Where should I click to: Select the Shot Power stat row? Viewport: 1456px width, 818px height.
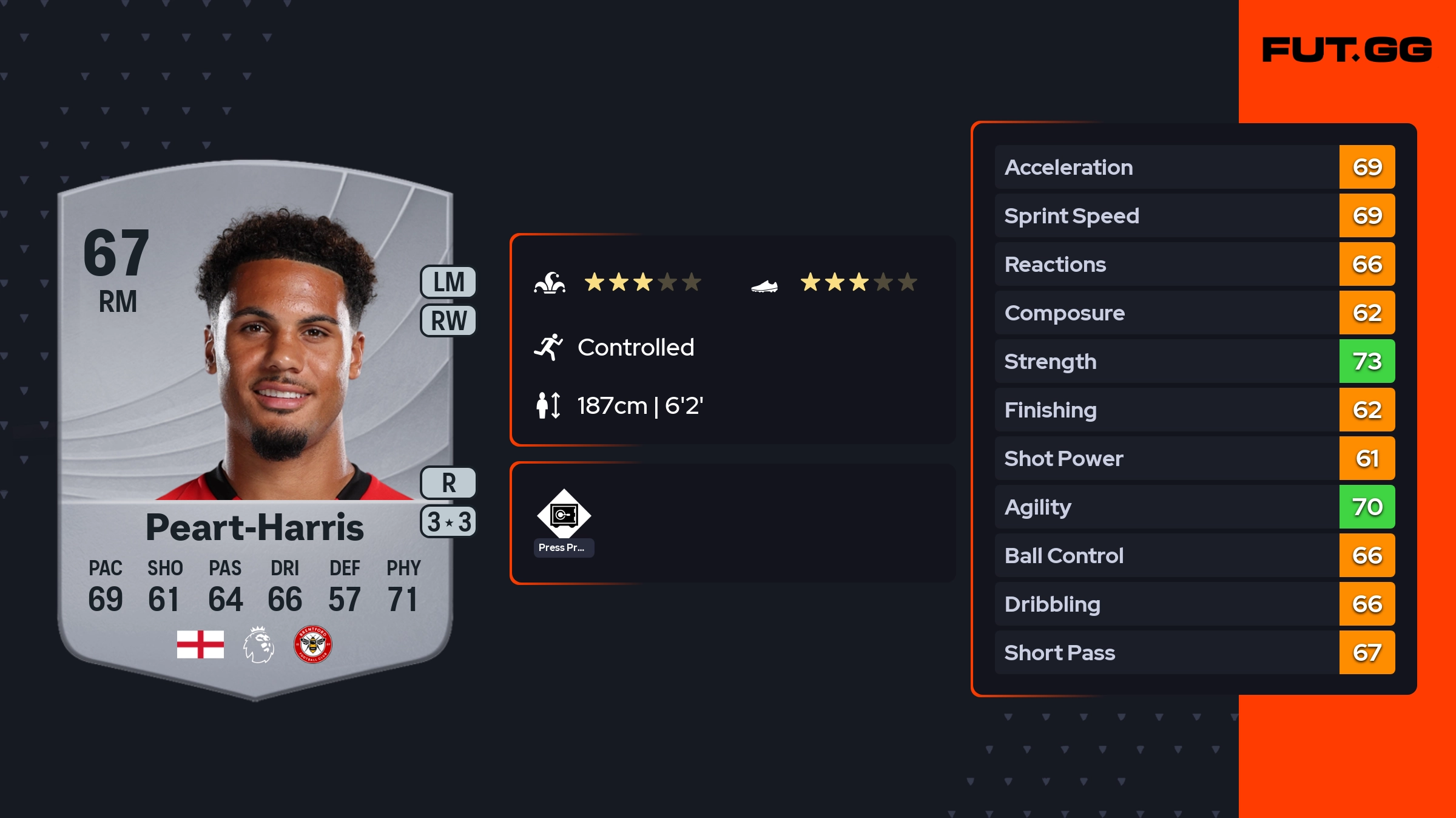(x=1194, y=458)
